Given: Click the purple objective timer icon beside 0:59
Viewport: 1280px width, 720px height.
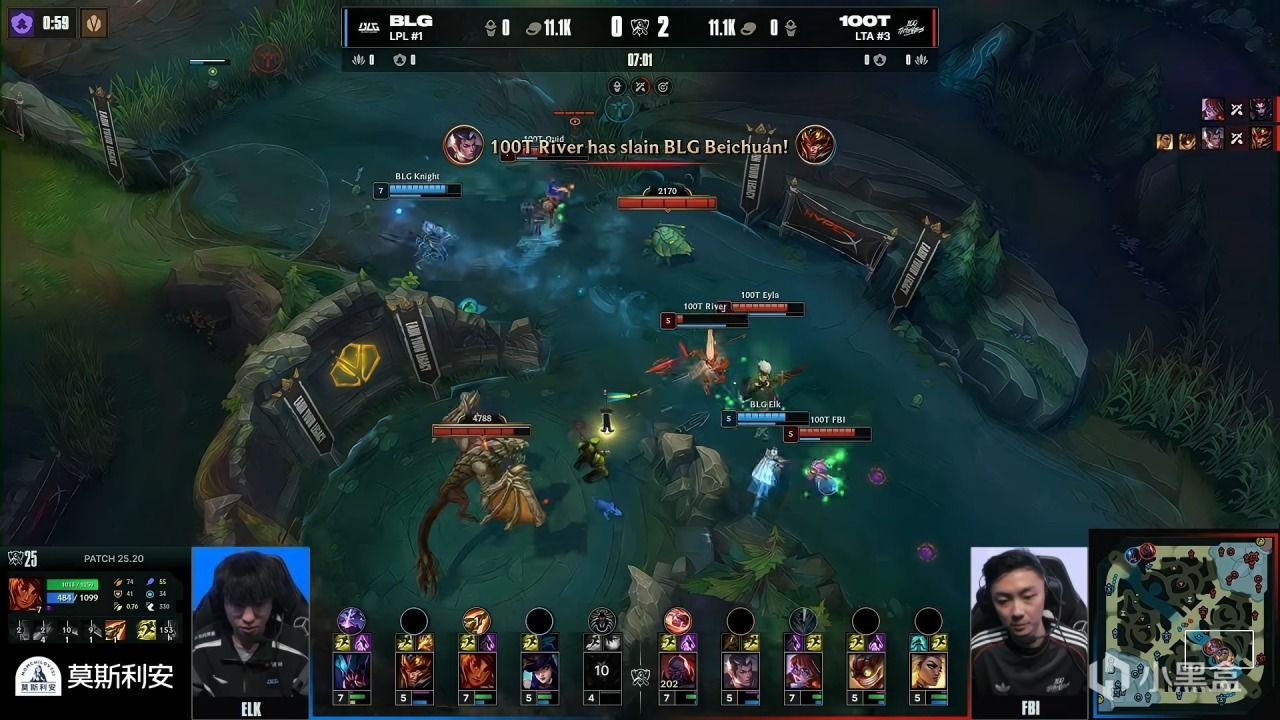Looking at the screenshot, I should pyautogui.click(x=23, y=23).
